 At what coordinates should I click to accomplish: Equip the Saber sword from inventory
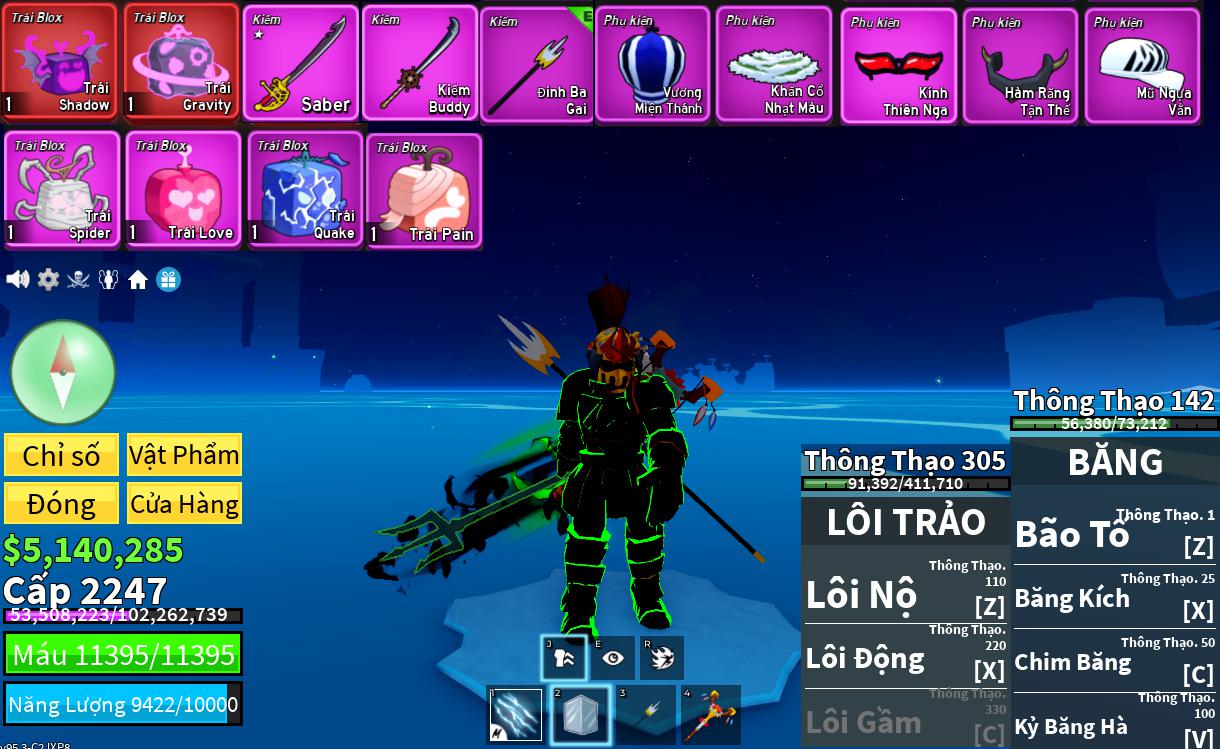(300, 63)
